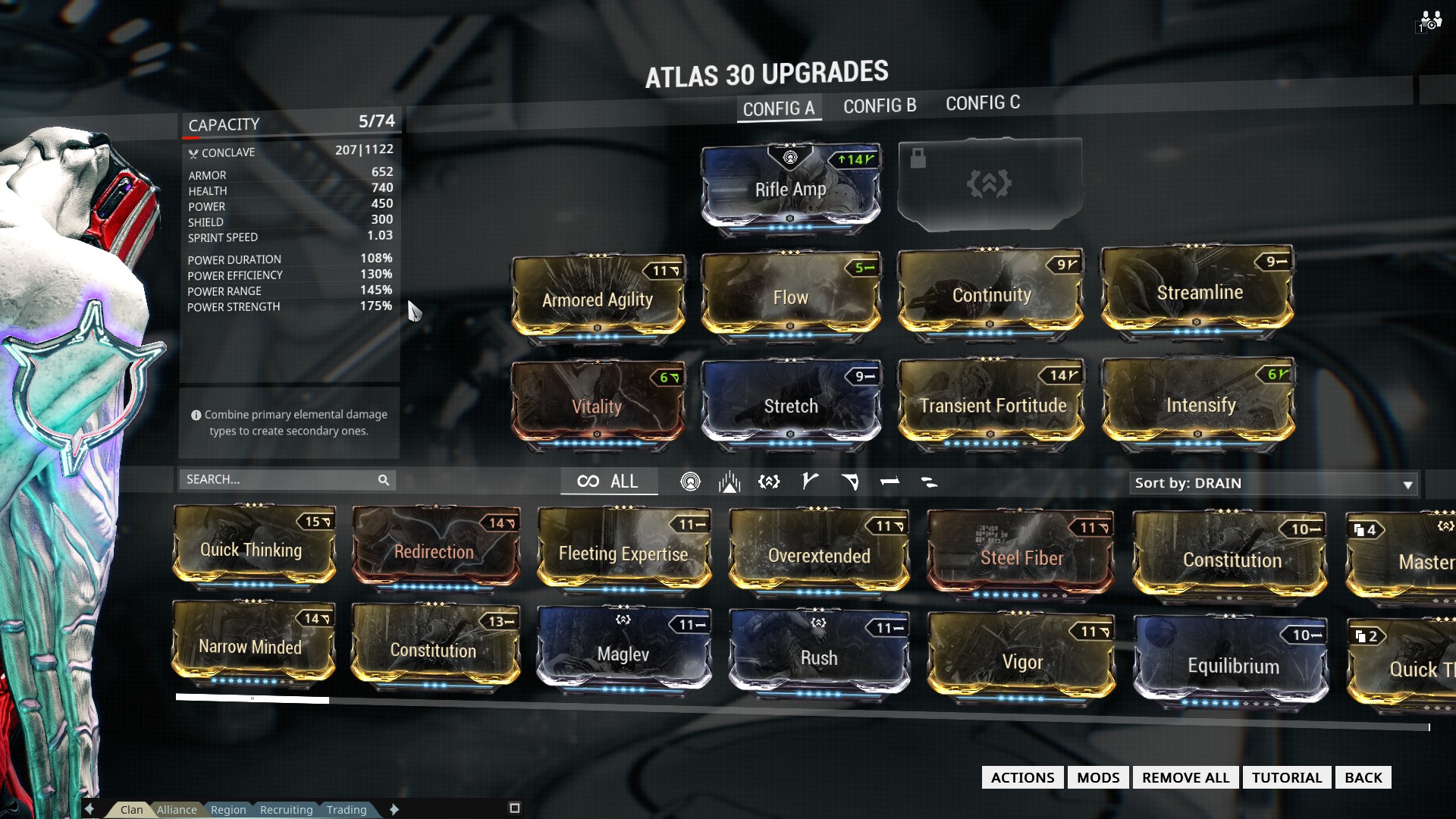Select the Quick Thinking mod from the collection

point(252,549)
